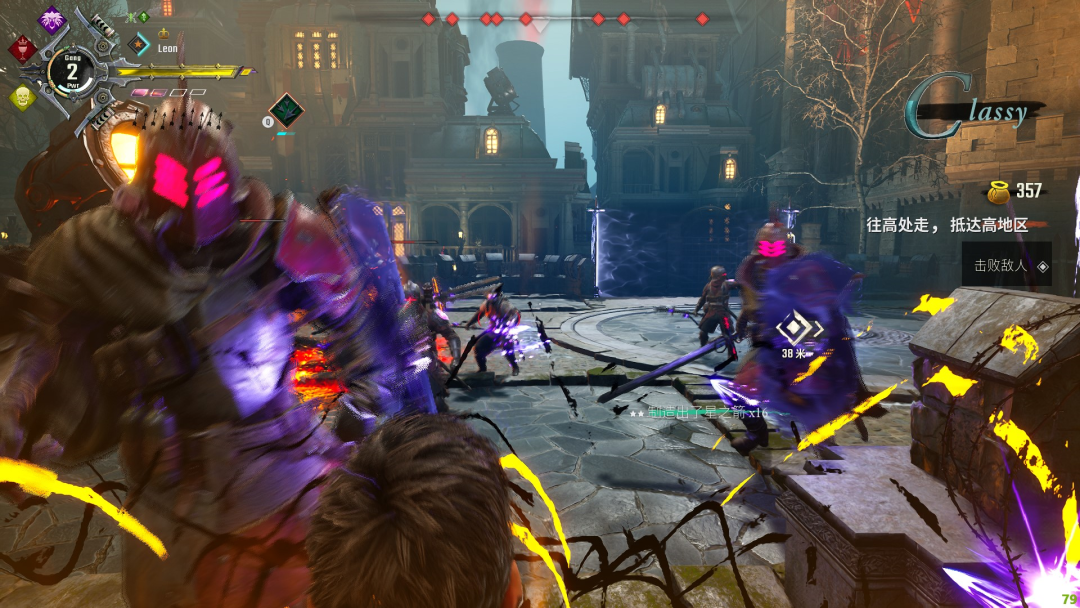1080x608 pixels.
Task: Select the purple beast ability diamond
Action: pos(51,19)
